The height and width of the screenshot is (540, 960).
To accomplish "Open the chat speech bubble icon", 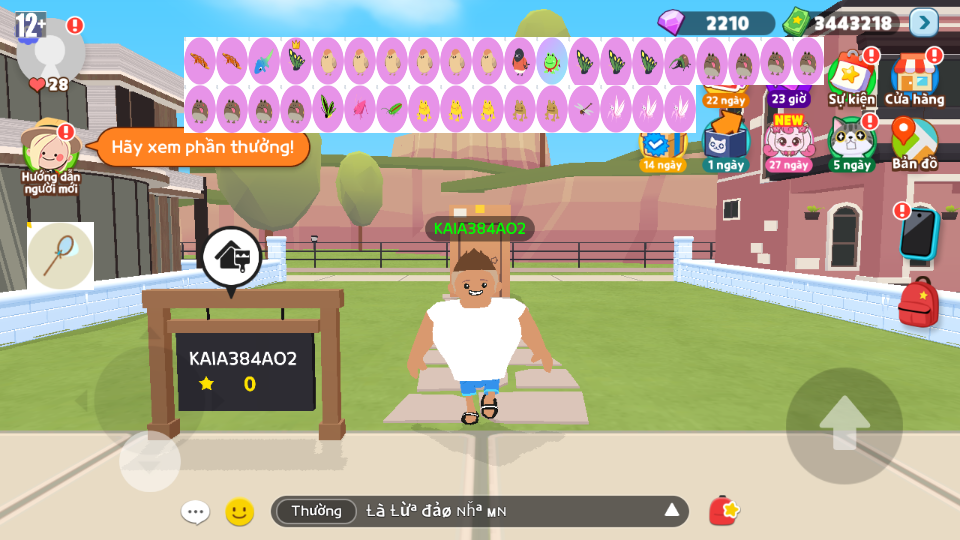I will (x=195, y=512).
